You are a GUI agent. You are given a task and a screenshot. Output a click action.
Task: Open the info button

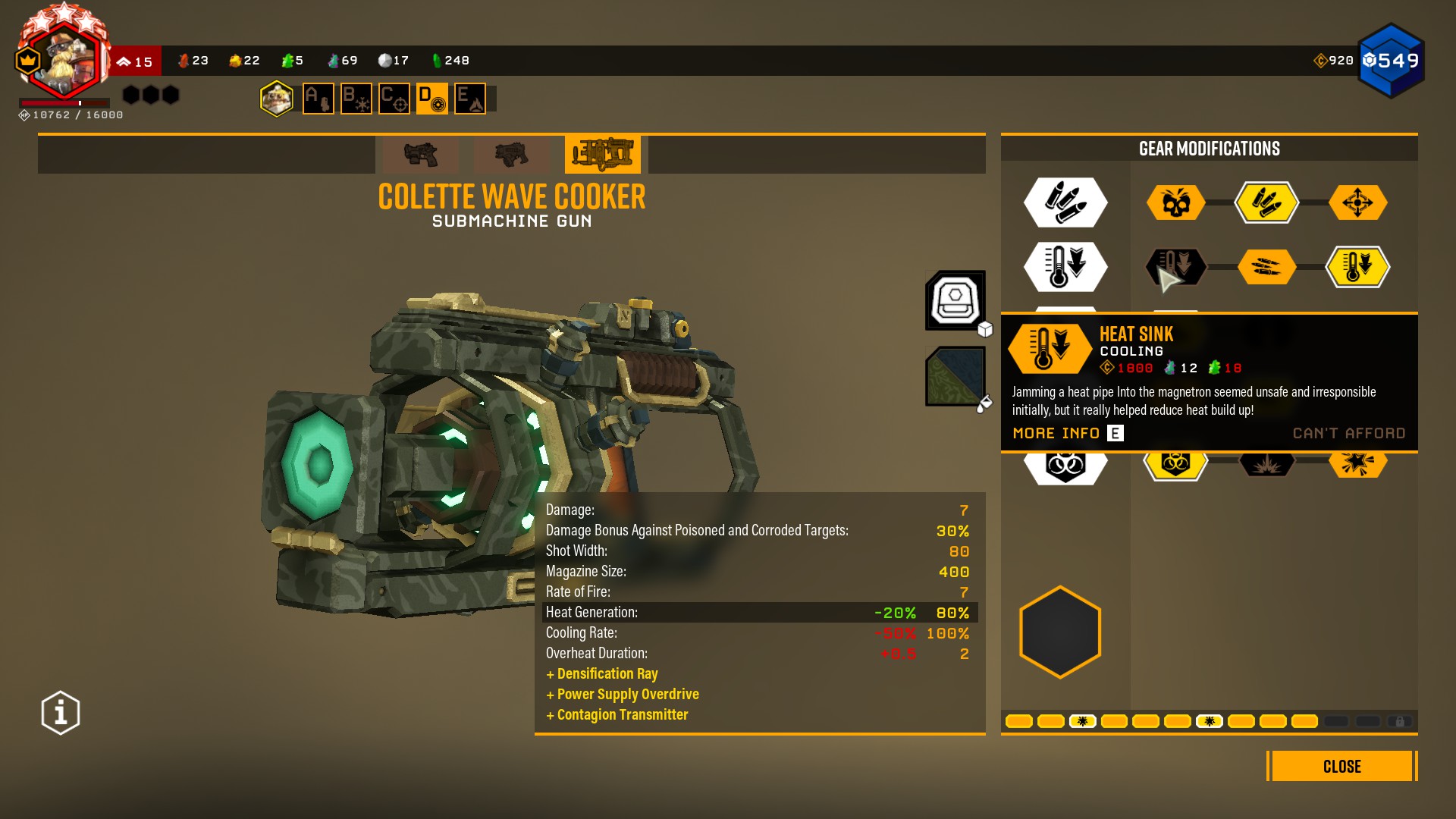click(x=61, y=713)
